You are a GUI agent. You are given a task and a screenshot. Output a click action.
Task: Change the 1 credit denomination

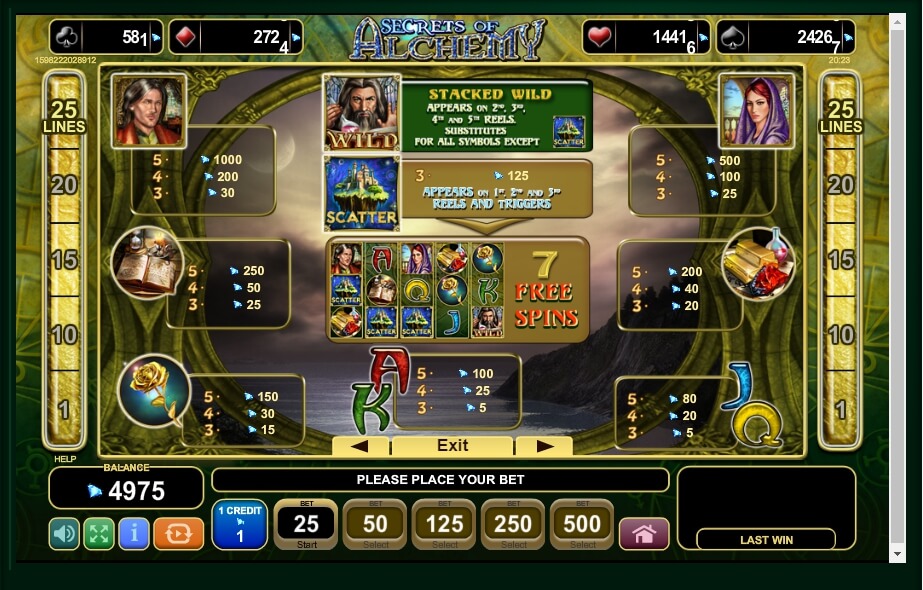pyautogui.click(x=239, y=525)
